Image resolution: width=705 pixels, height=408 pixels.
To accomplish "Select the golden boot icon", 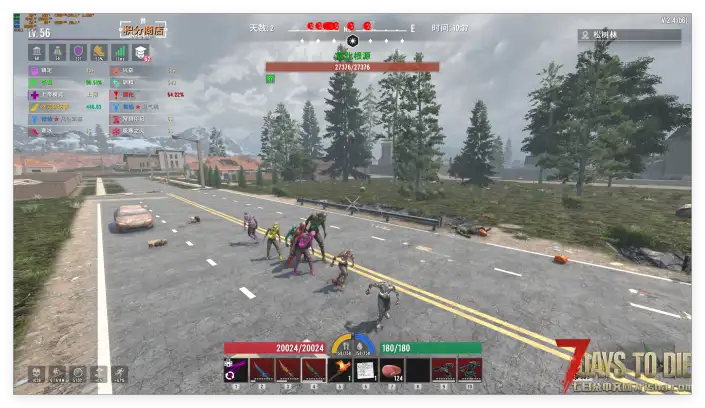I will pyautogui.click(x=99, y=52).
